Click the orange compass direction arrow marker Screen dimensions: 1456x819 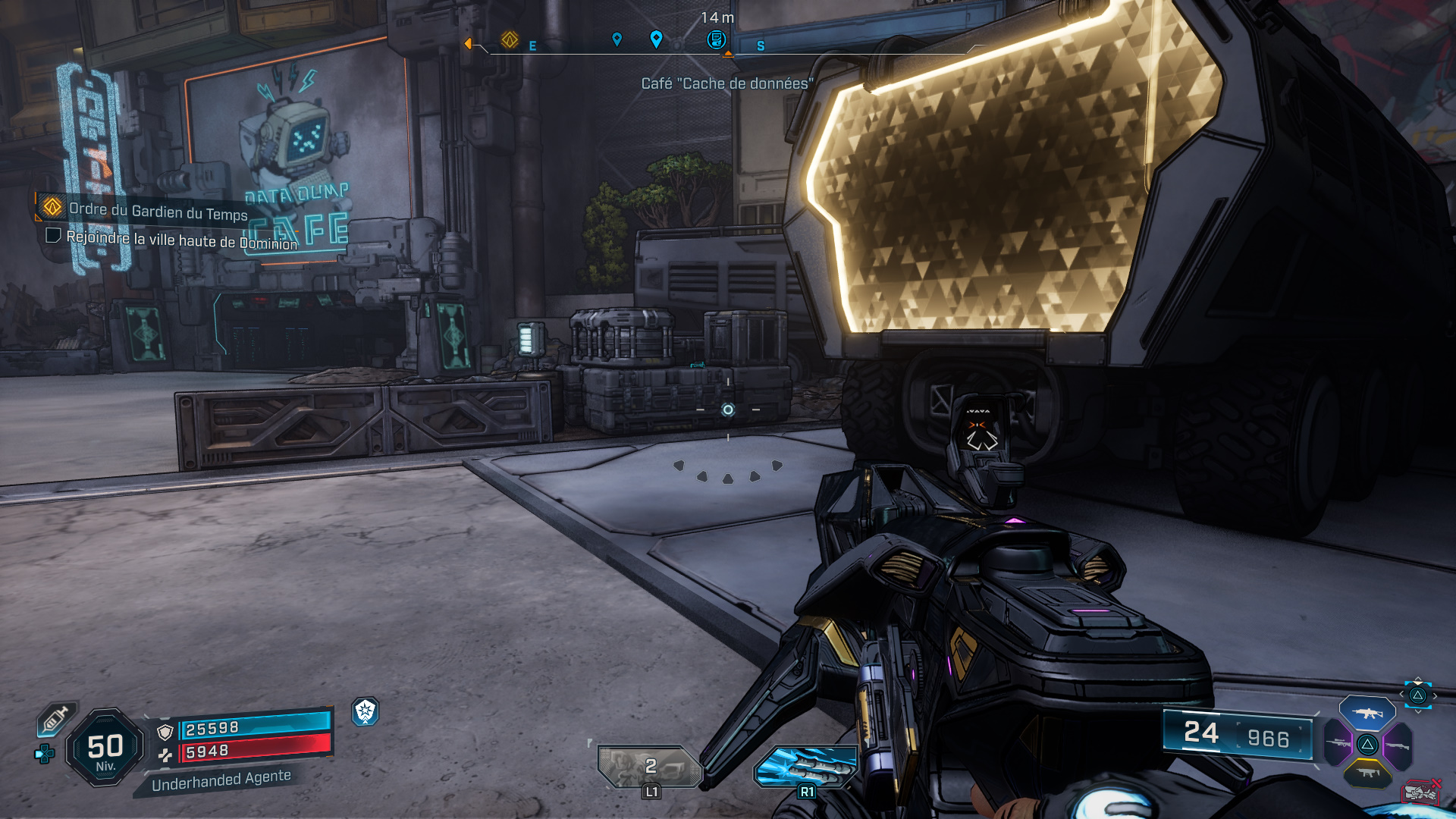pyautogui.click(x=728, y=54)
